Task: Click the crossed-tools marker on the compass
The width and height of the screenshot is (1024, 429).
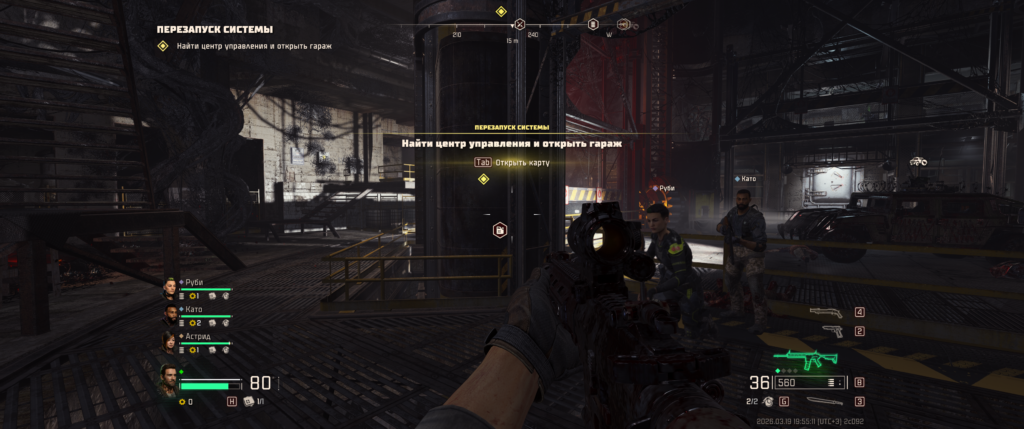Action: [518, 24]
